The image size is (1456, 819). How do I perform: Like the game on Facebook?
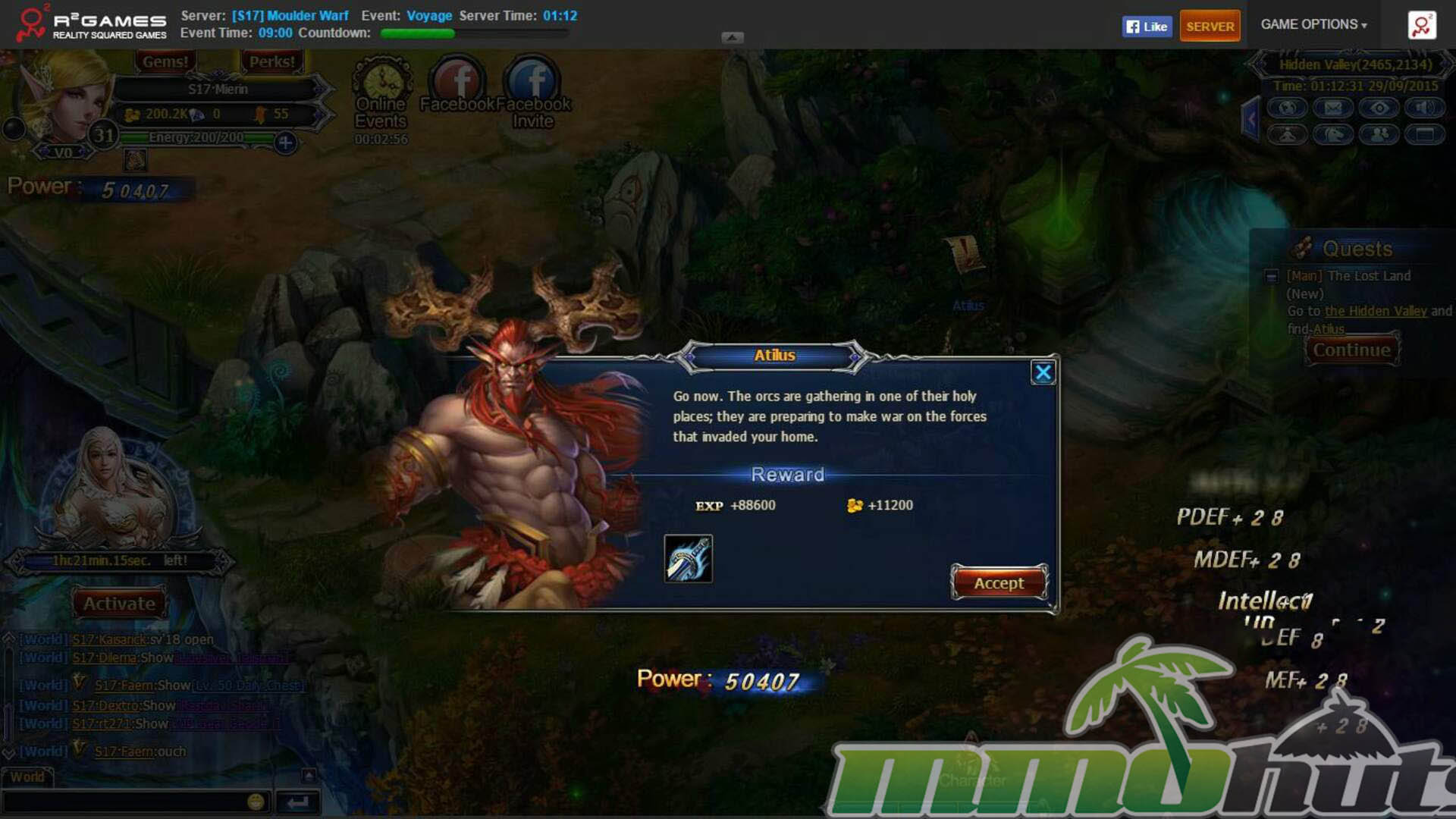[x=1147, y=27]
